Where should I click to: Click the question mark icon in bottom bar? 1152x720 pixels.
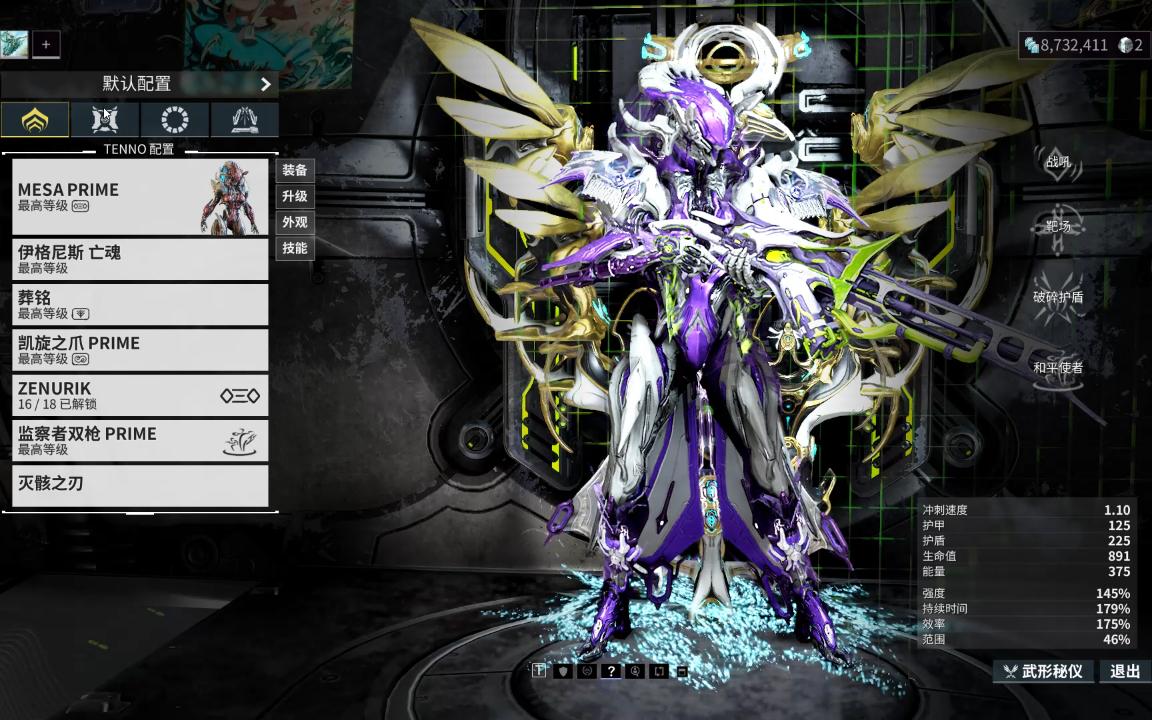(610, 671)
